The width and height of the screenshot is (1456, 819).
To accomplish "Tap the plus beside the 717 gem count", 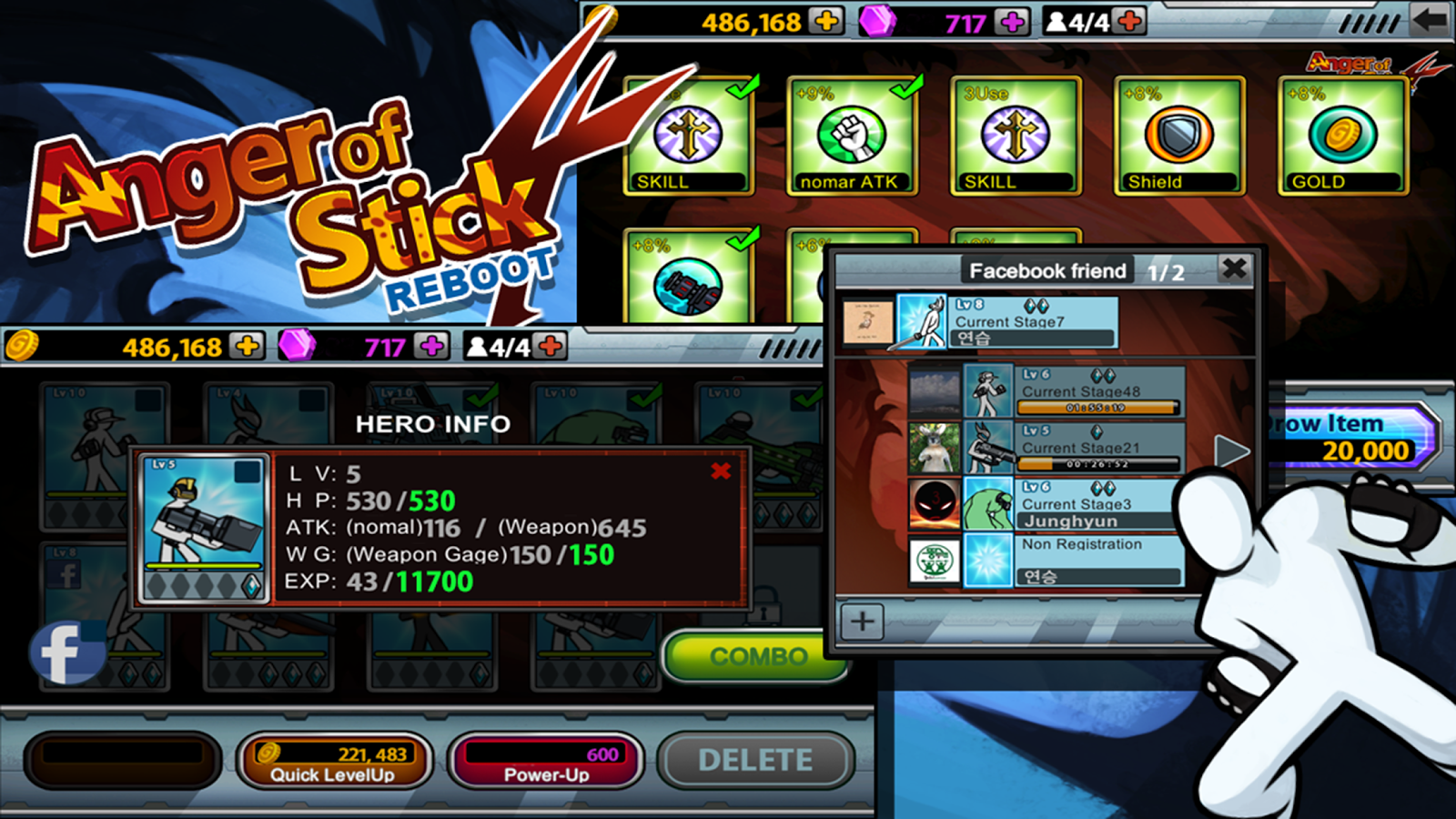I will click(1010, 20).
